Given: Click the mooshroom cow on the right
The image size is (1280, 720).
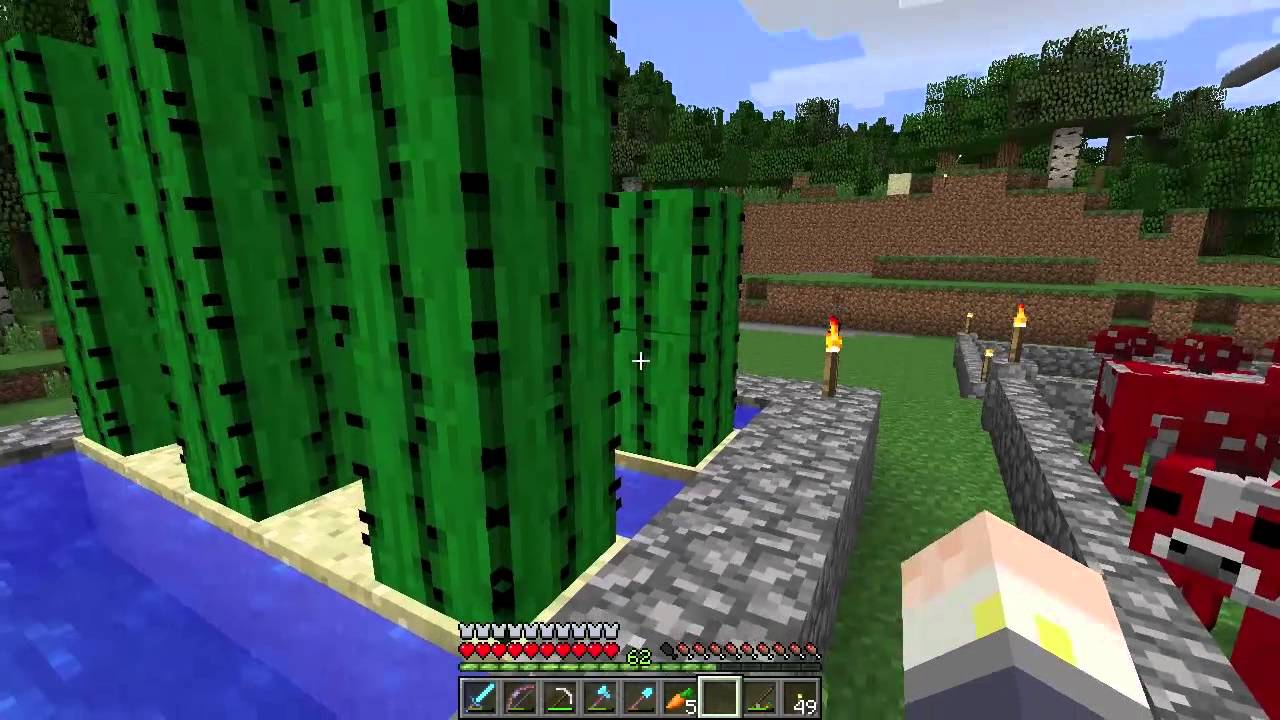Looking at the screenshot, I should coord(1190,420).
